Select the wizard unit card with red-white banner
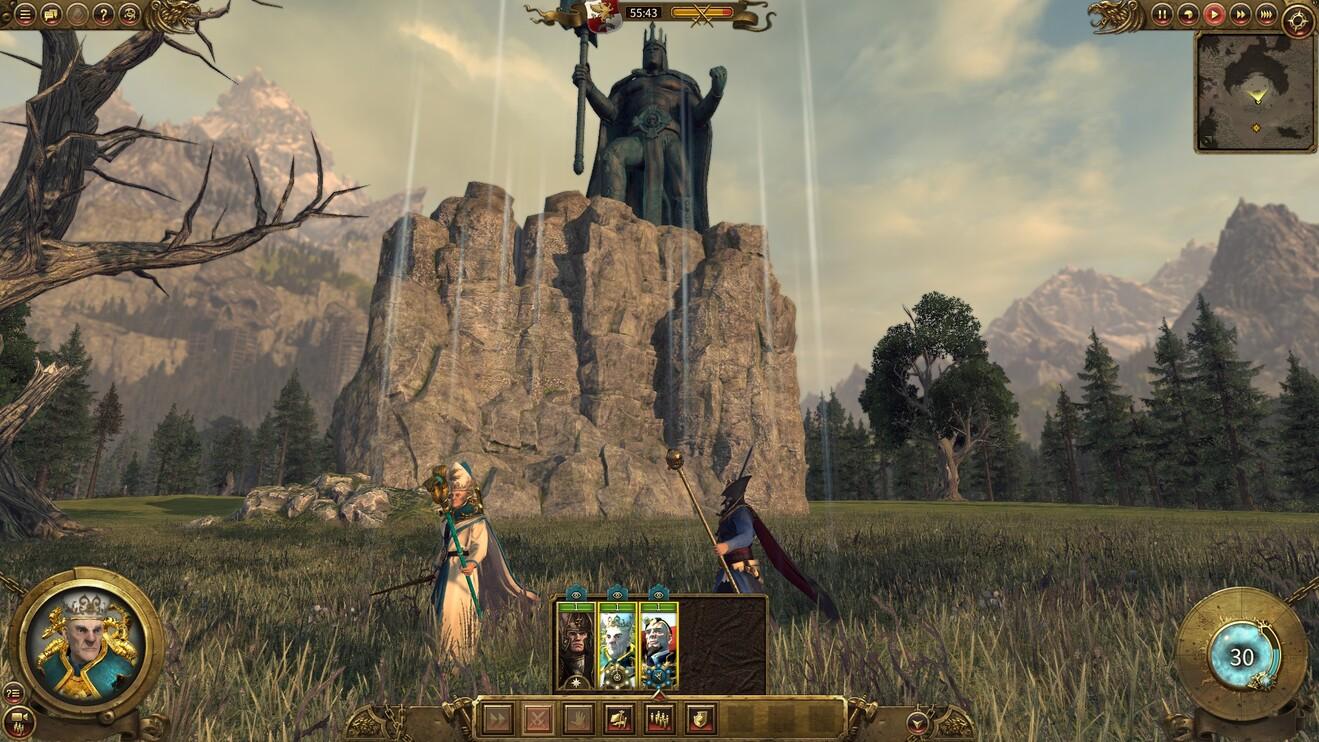 click(659, 646)
